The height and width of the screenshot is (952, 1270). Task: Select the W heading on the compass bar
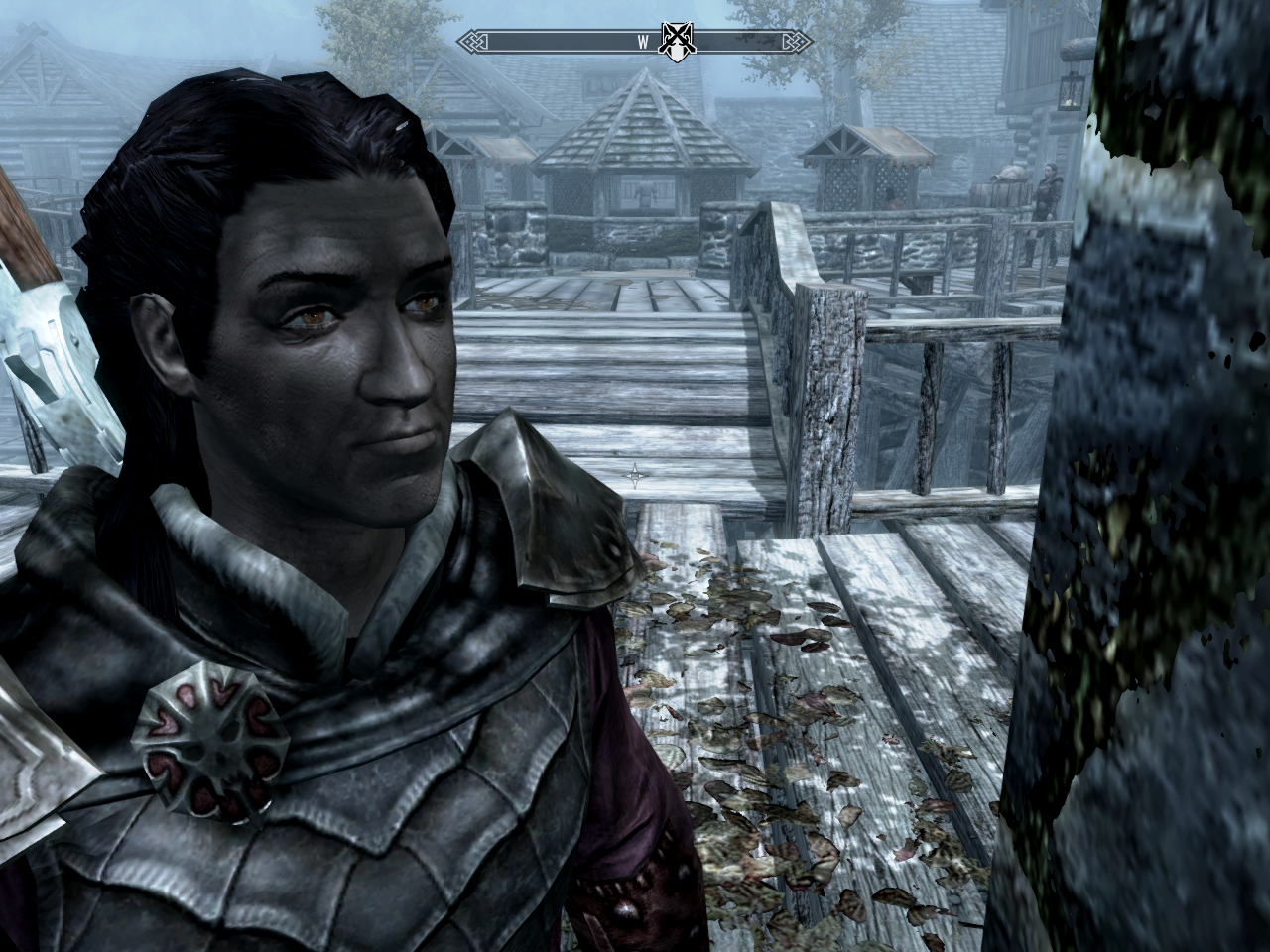642,42
